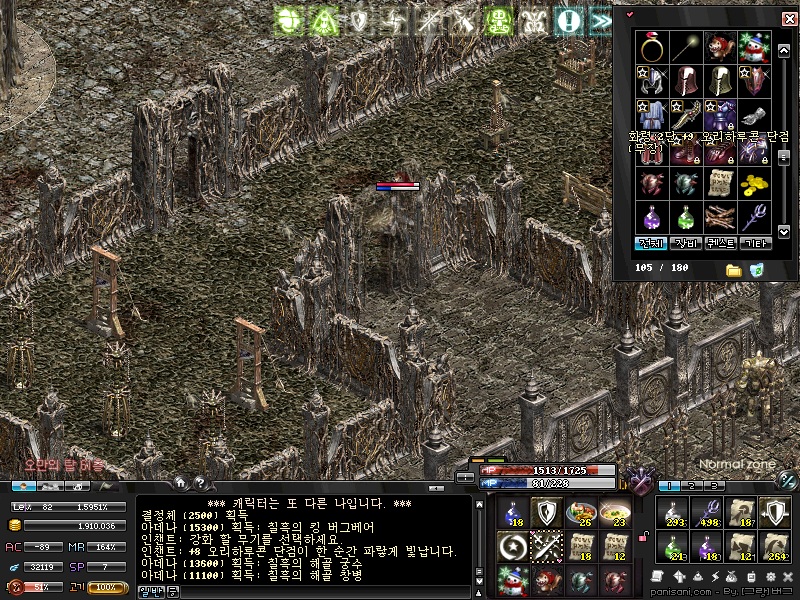Click the yellow folder icon in inventory
Image resolution: width=800 pixels, height=600 pixels.
[733, 270]
